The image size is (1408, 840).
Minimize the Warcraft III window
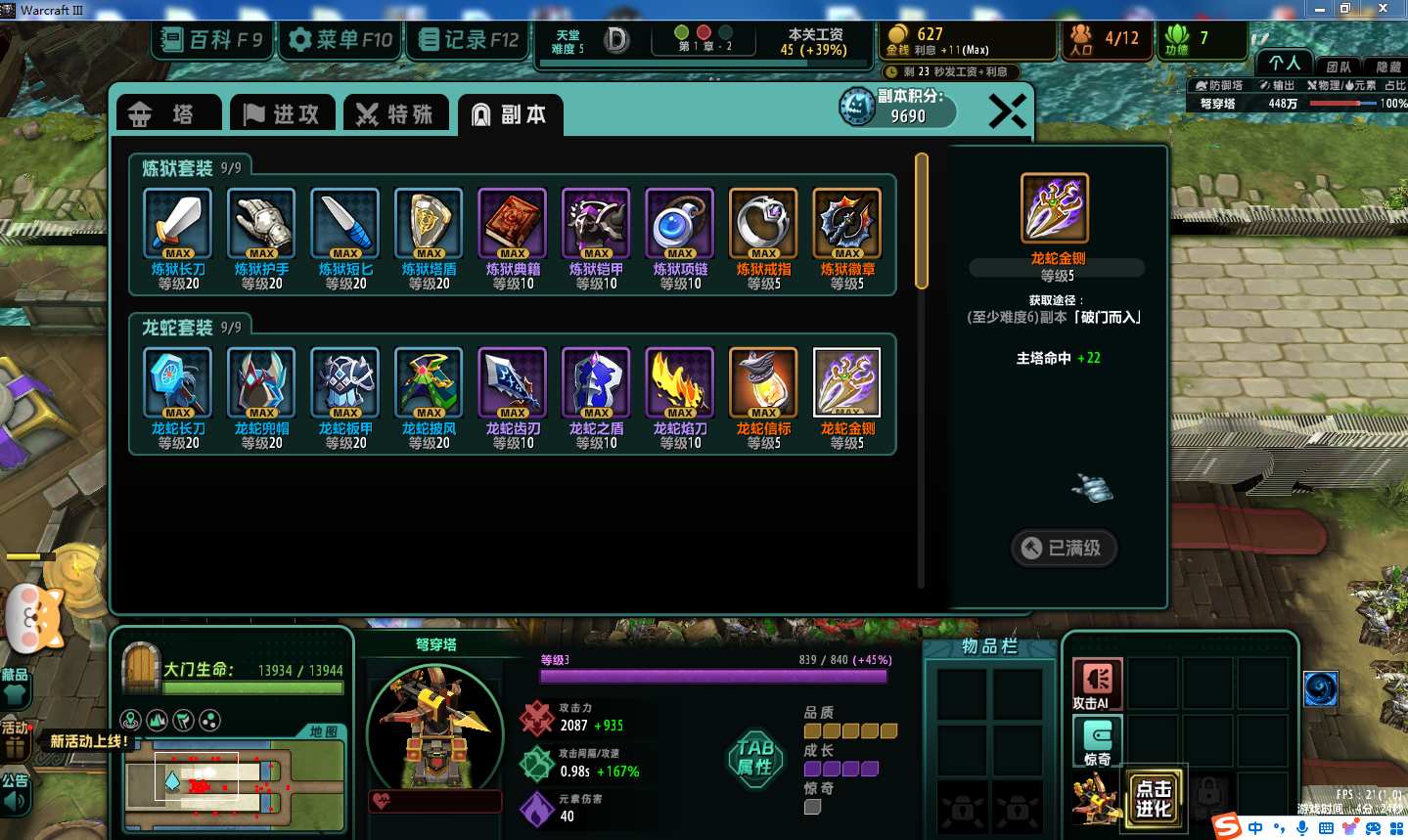click(x=1320, y=9)
